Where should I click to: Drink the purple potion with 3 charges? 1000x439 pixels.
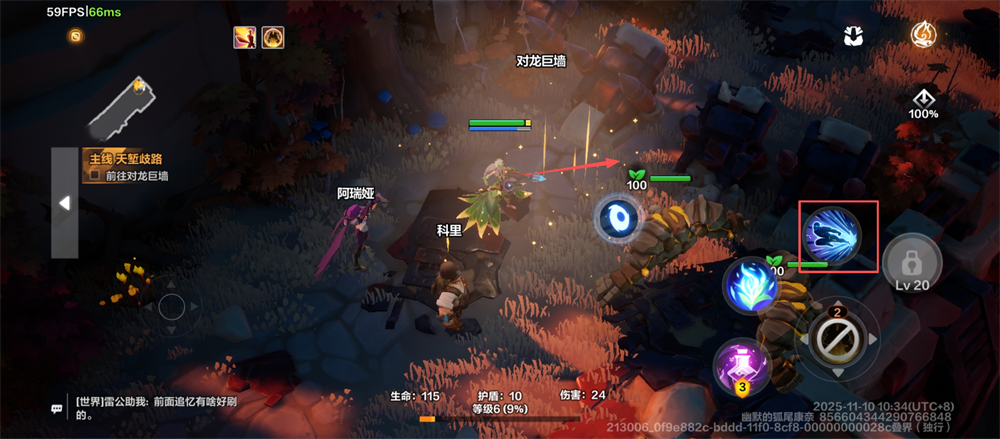coord(741,364)
